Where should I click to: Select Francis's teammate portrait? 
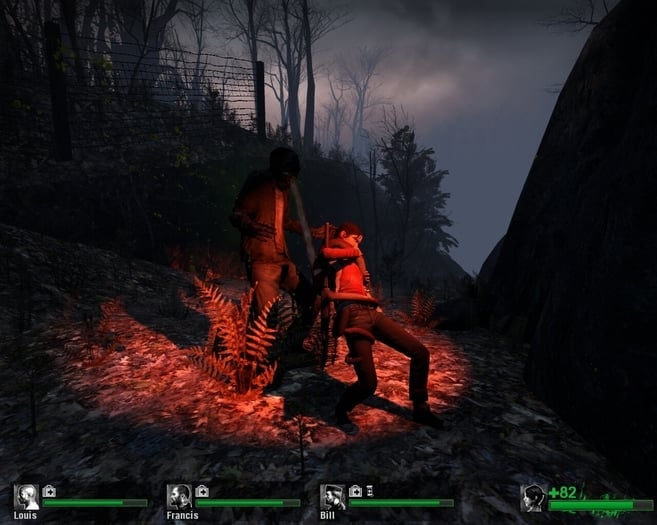click(179, 496)
